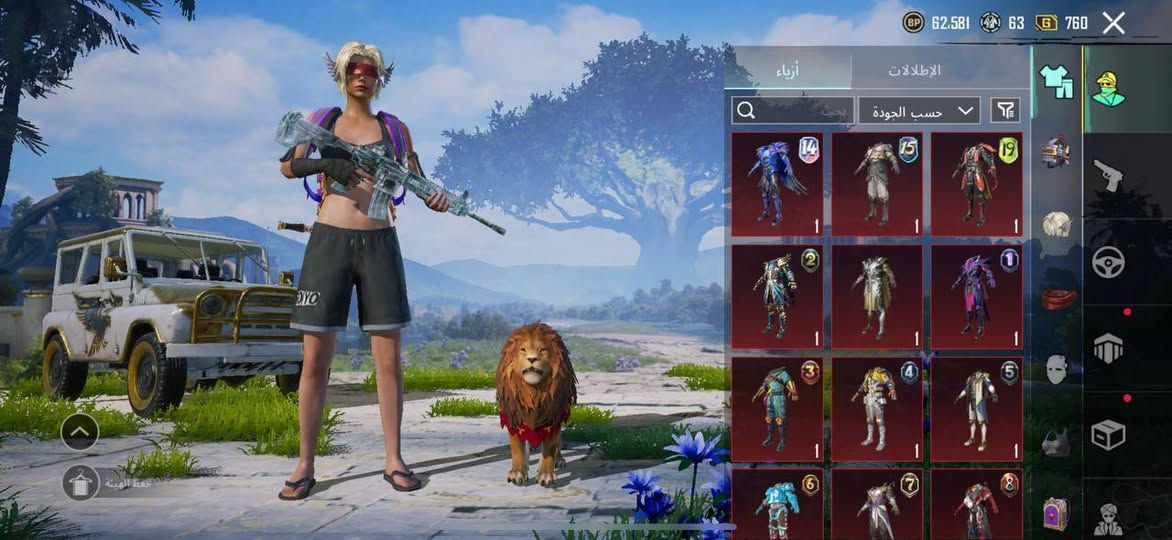Image resolution: width=1172 pixels, height=540 pixels.
Task: Open the outfit filter options
Action: pyautogui.click(x=1005, y=110)
